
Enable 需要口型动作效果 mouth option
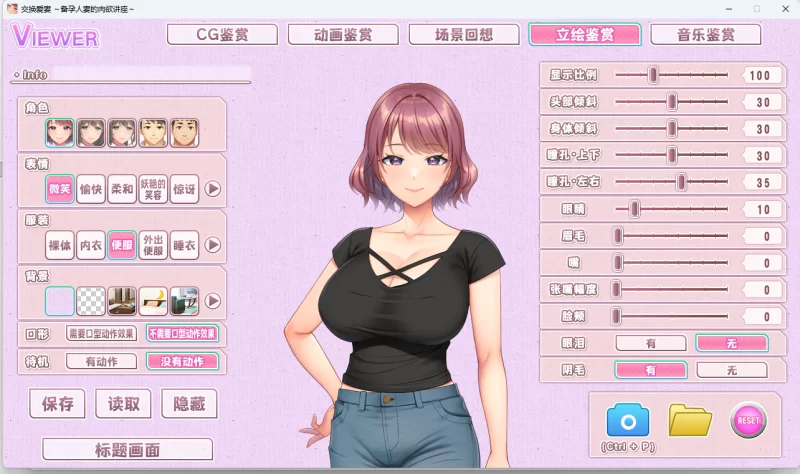101,334
